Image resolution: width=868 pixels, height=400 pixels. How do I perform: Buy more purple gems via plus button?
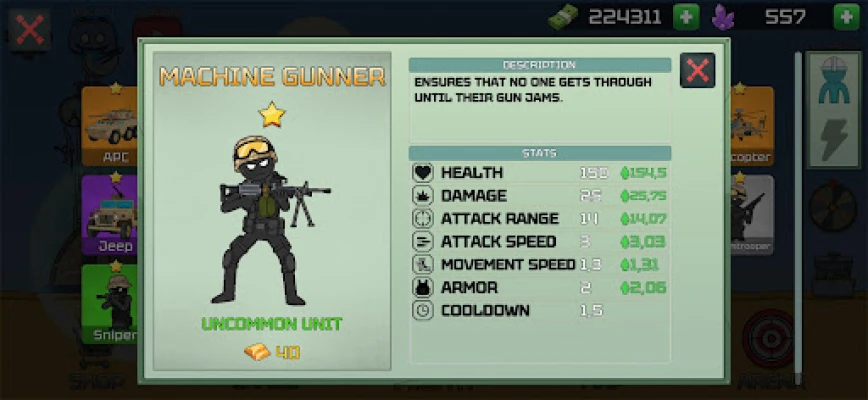846,16
